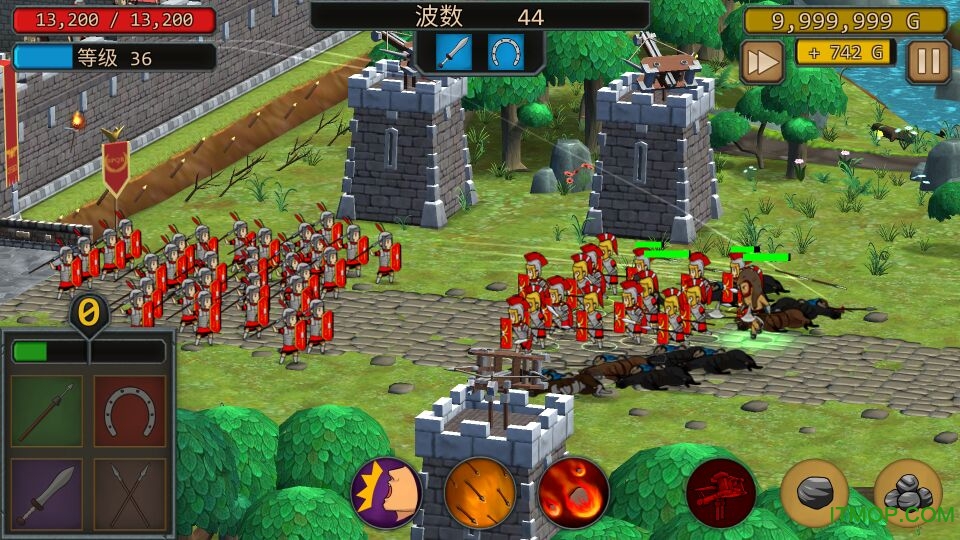The width and height of the screenshot is (960, 540).
Task: Activate the shouting face war cry ability
Action: pyautogui.click(x=386, y=492)
